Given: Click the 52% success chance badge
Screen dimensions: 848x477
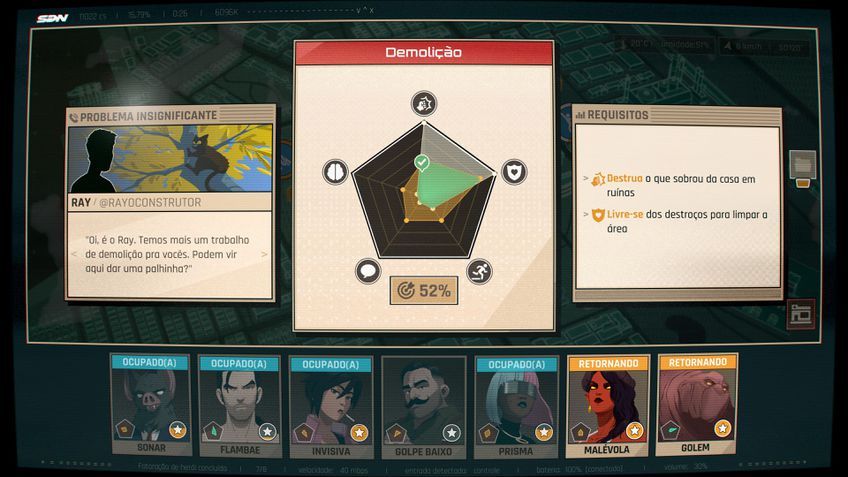Looking at the screenshot, I should coord(424,291).
